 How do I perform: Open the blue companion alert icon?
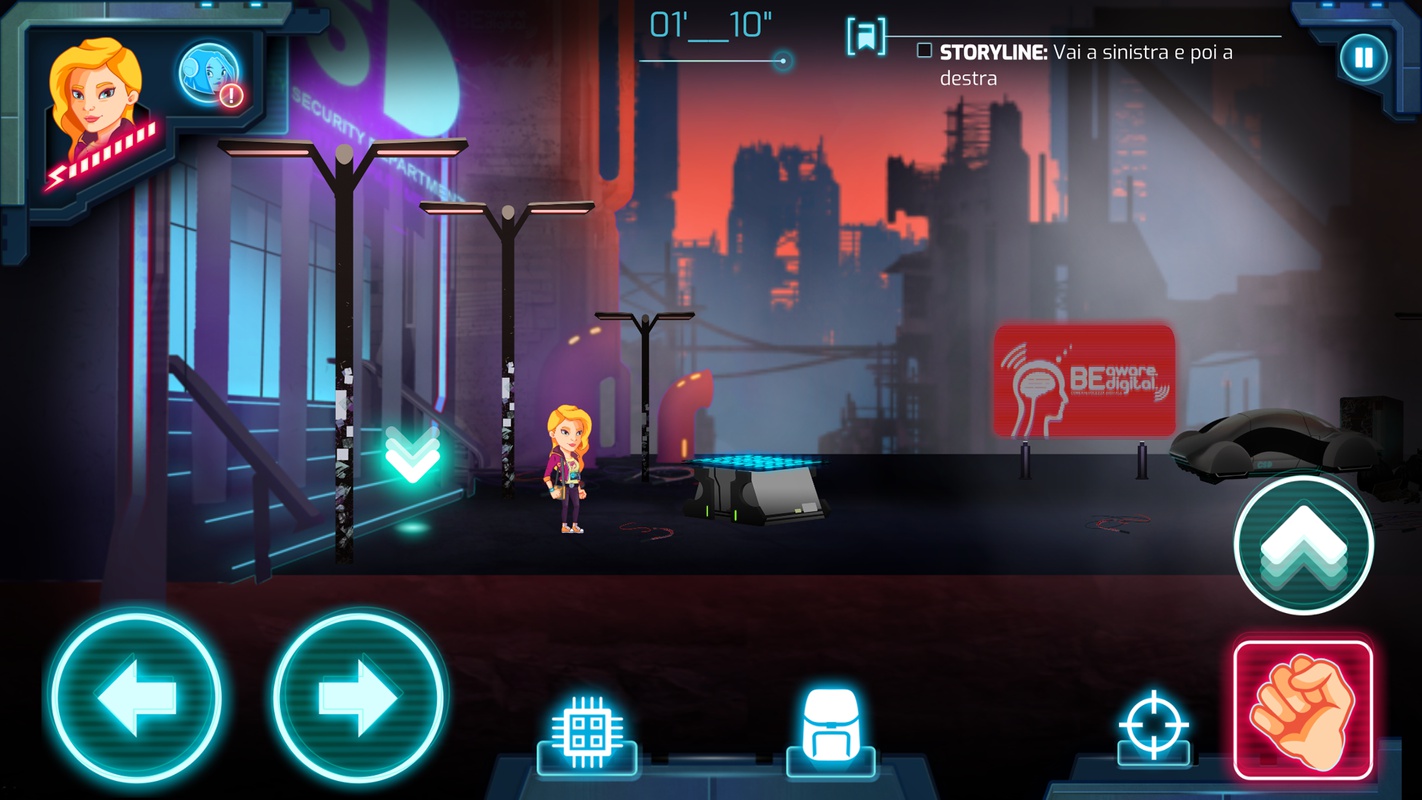pyautogui.click(x=209, y=74)
